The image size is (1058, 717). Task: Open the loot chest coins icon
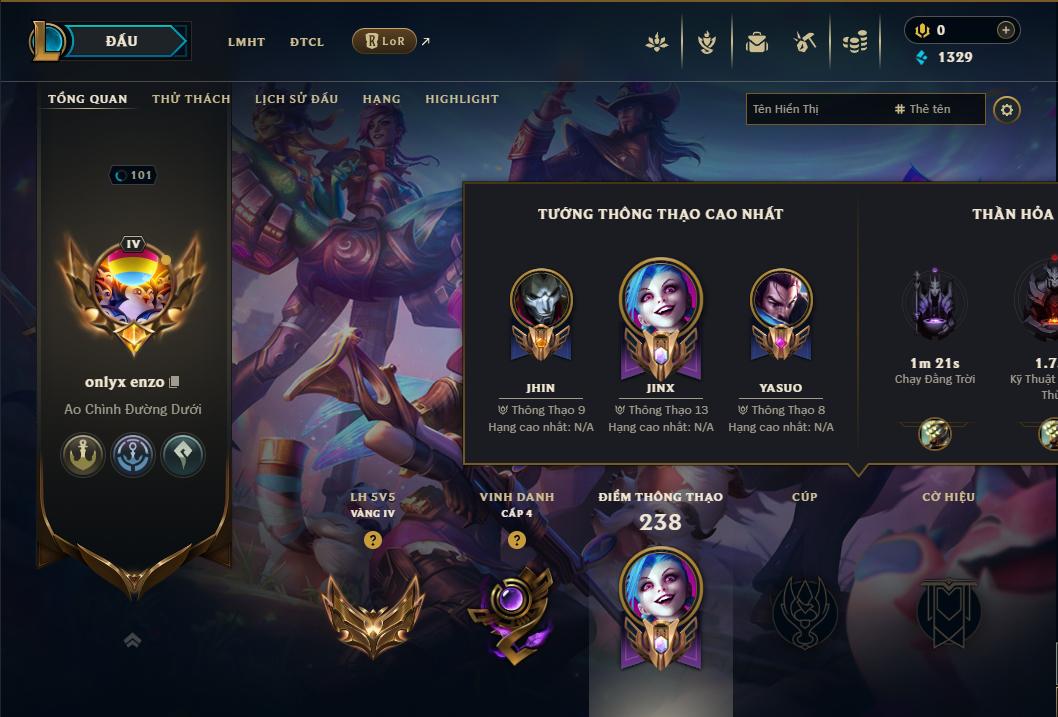click(x=854, y=42)
